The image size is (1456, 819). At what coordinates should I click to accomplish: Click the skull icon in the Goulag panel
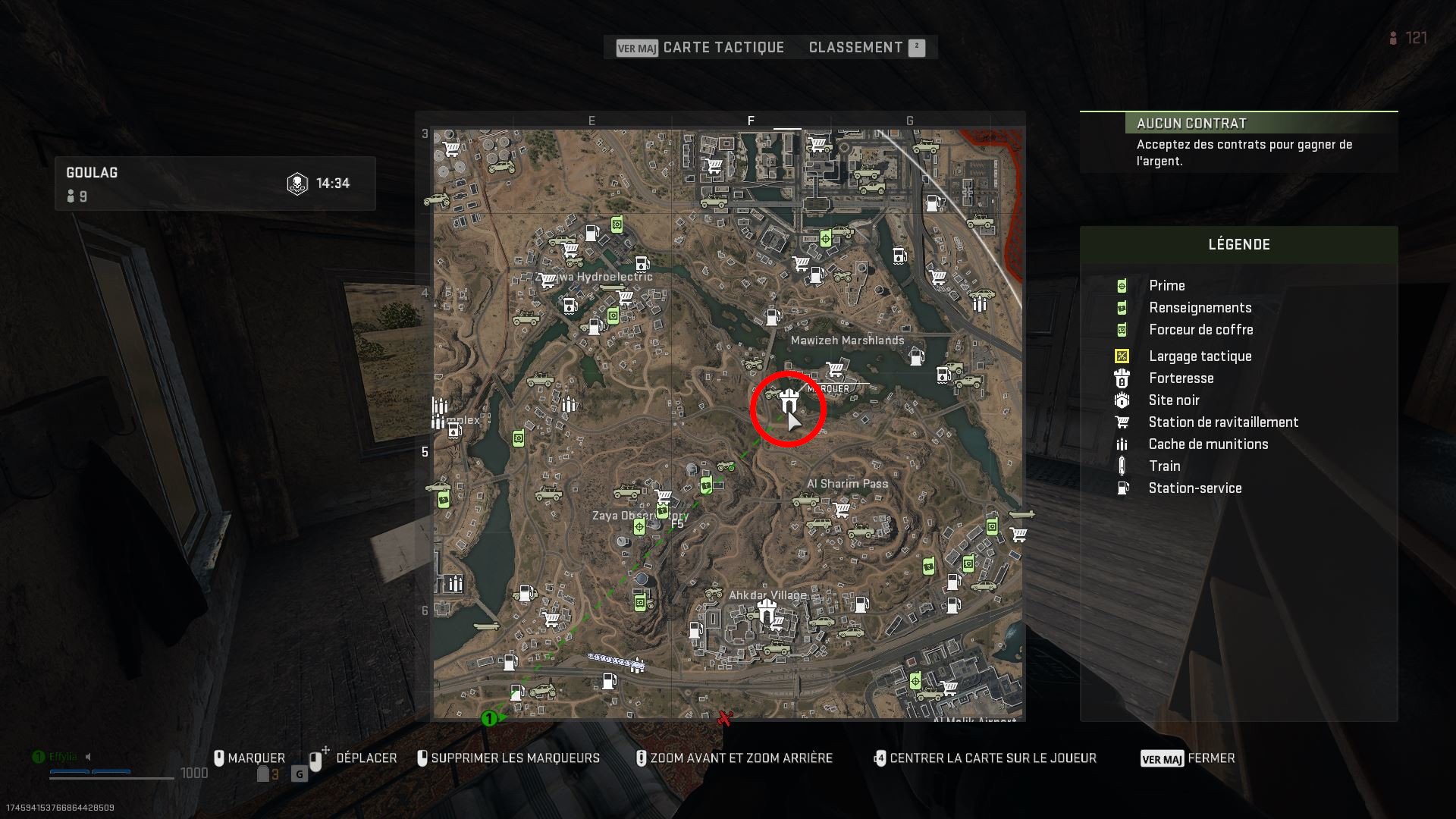coord(297,182)
